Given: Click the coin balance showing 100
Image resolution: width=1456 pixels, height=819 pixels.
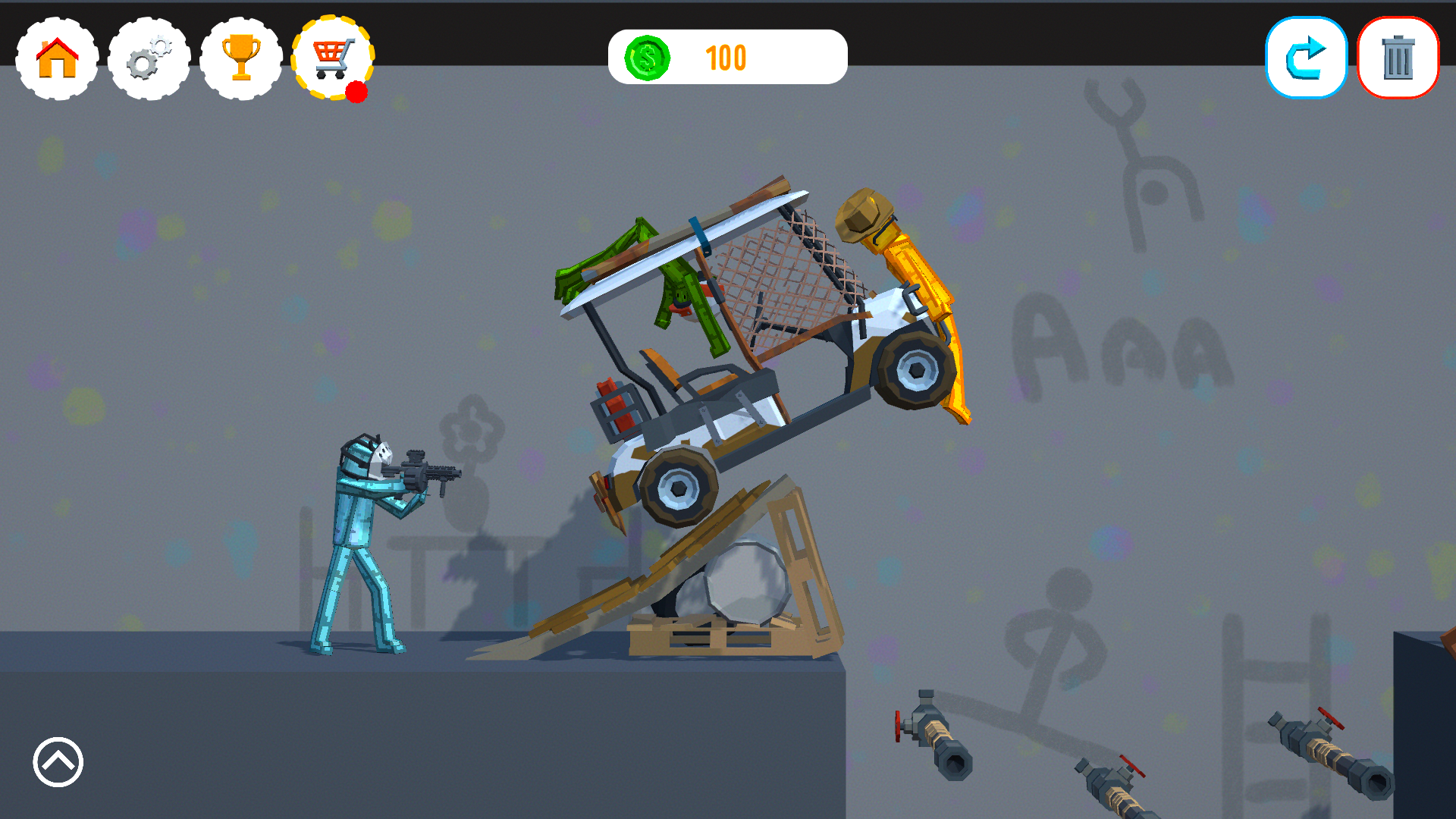Looking at the screenshot, I should 725,57.
